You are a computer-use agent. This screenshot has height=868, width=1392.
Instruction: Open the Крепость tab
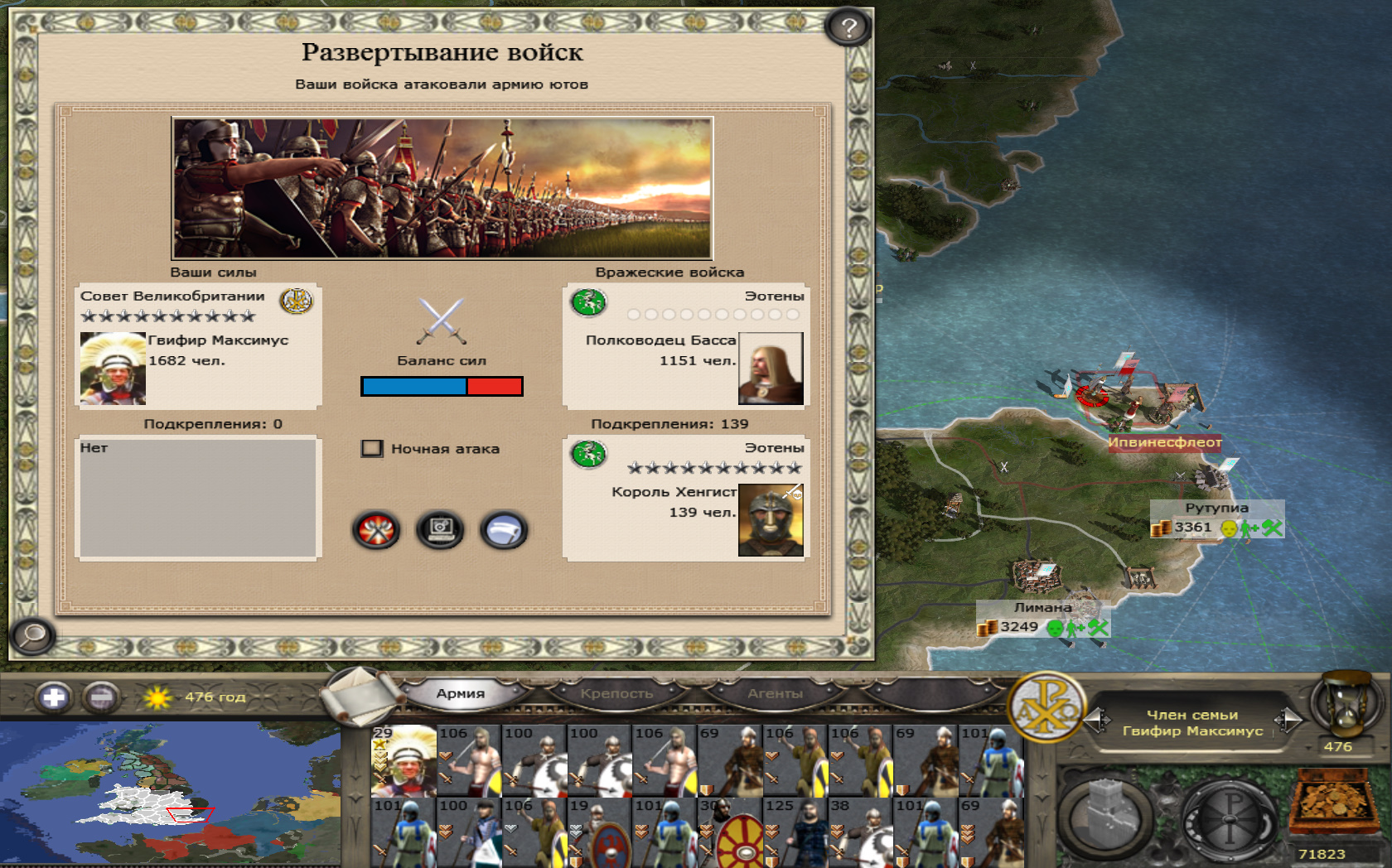[x=616, y=693]
